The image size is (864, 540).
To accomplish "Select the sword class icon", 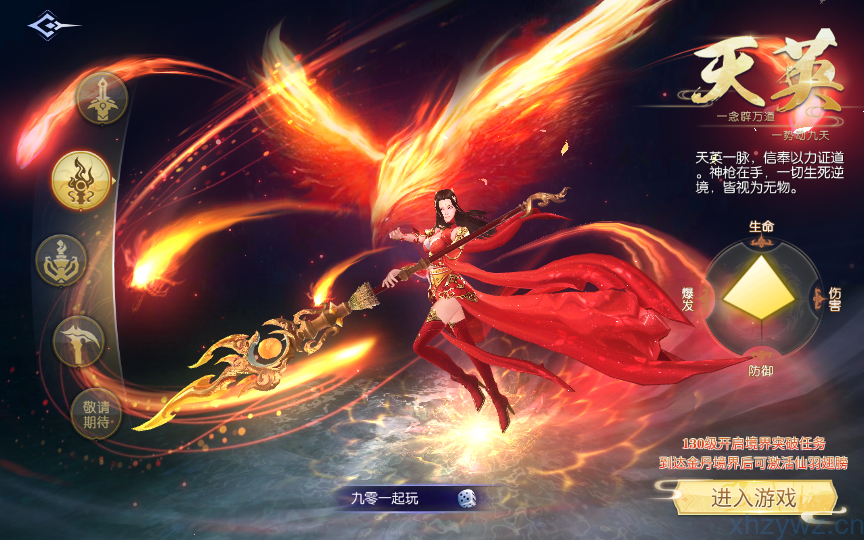I will coord(101,97).
